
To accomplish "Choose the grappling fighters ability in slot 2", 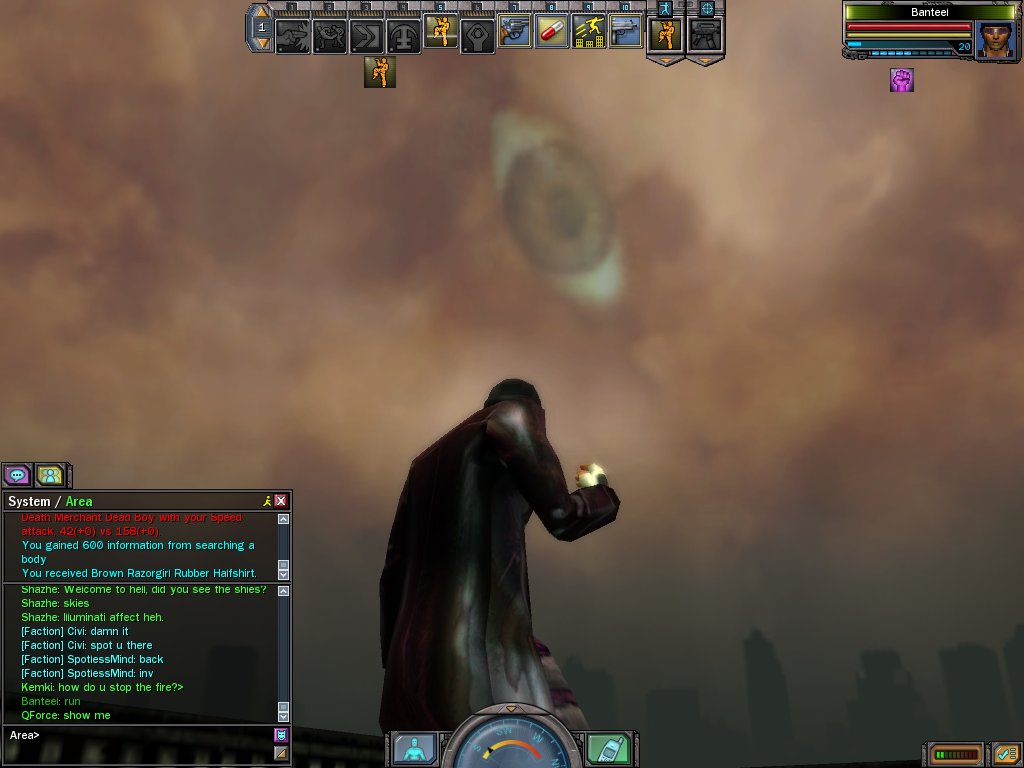I will coord(329,37).
